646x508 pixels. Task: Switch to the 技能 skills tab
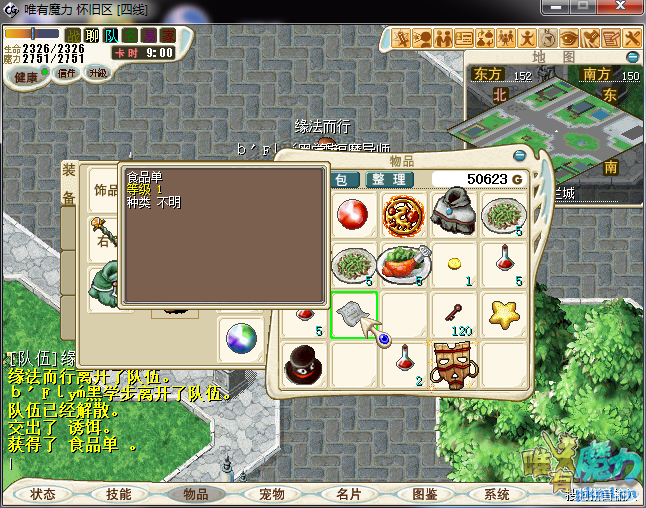click(x=119, y=494)
